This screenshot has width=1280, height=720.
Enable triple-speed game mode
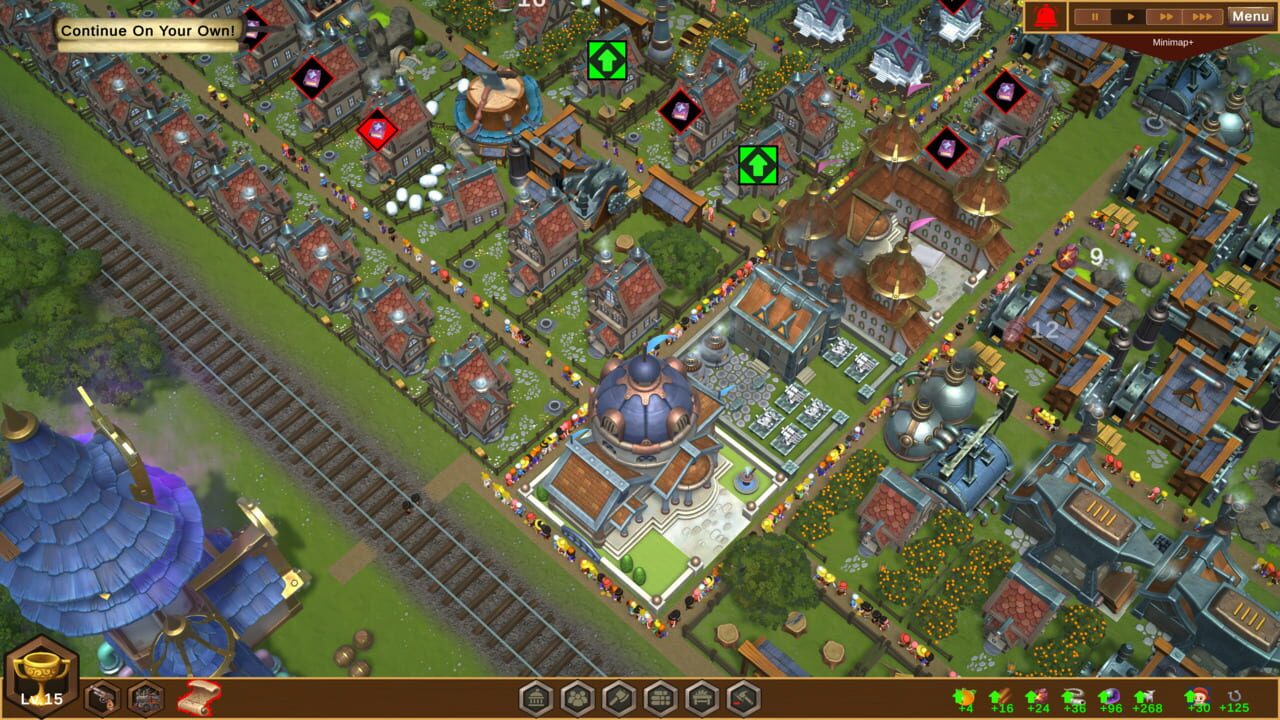[x=1200, y=16]
